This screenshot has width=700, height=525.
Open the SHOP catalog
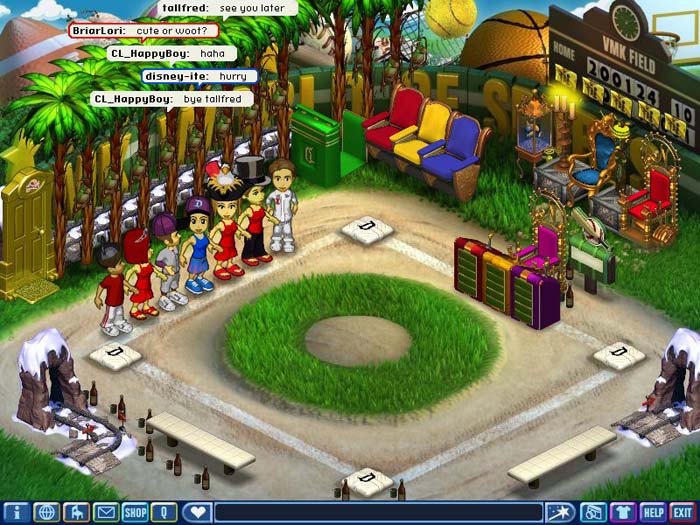pyautogui.click(x=135, y=513)
